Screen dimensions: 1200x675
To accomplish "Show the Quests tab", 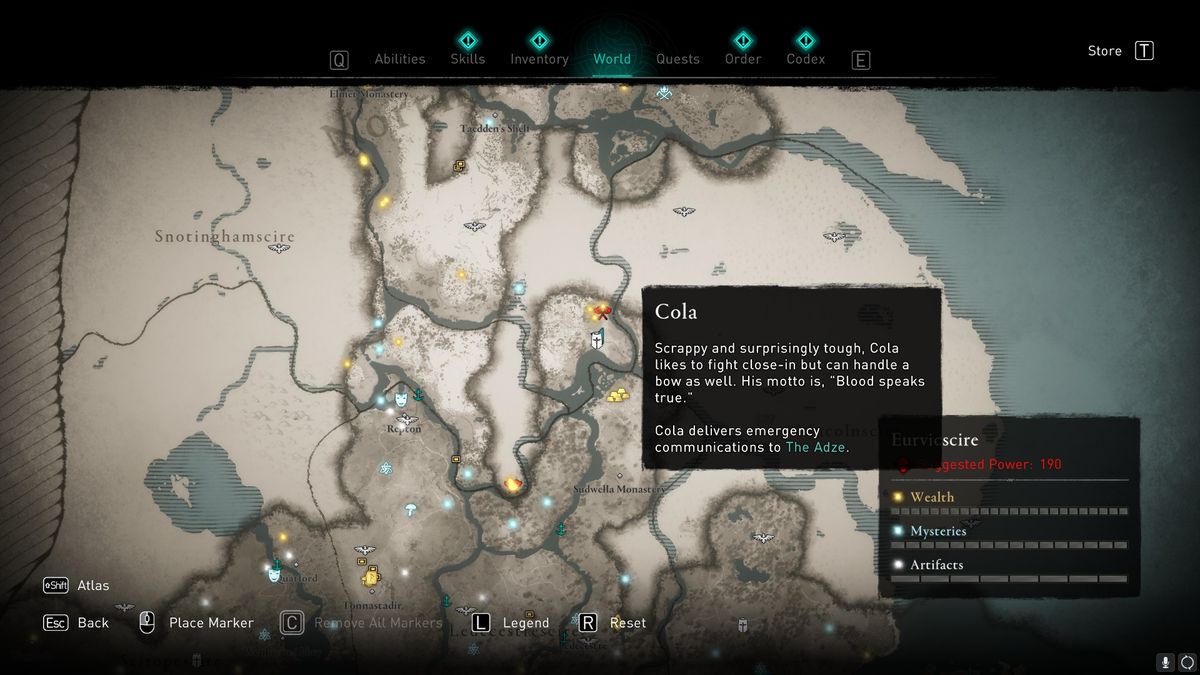I will (677, 59).
